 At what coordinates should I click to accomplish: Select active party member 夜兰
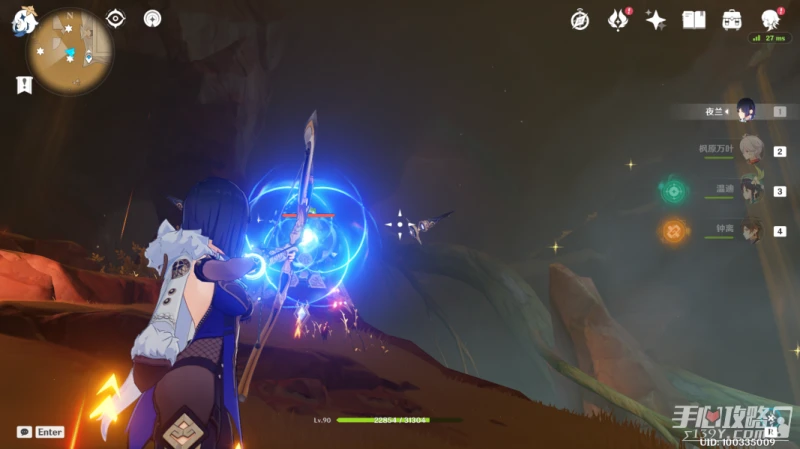click(x=746, y=111)
